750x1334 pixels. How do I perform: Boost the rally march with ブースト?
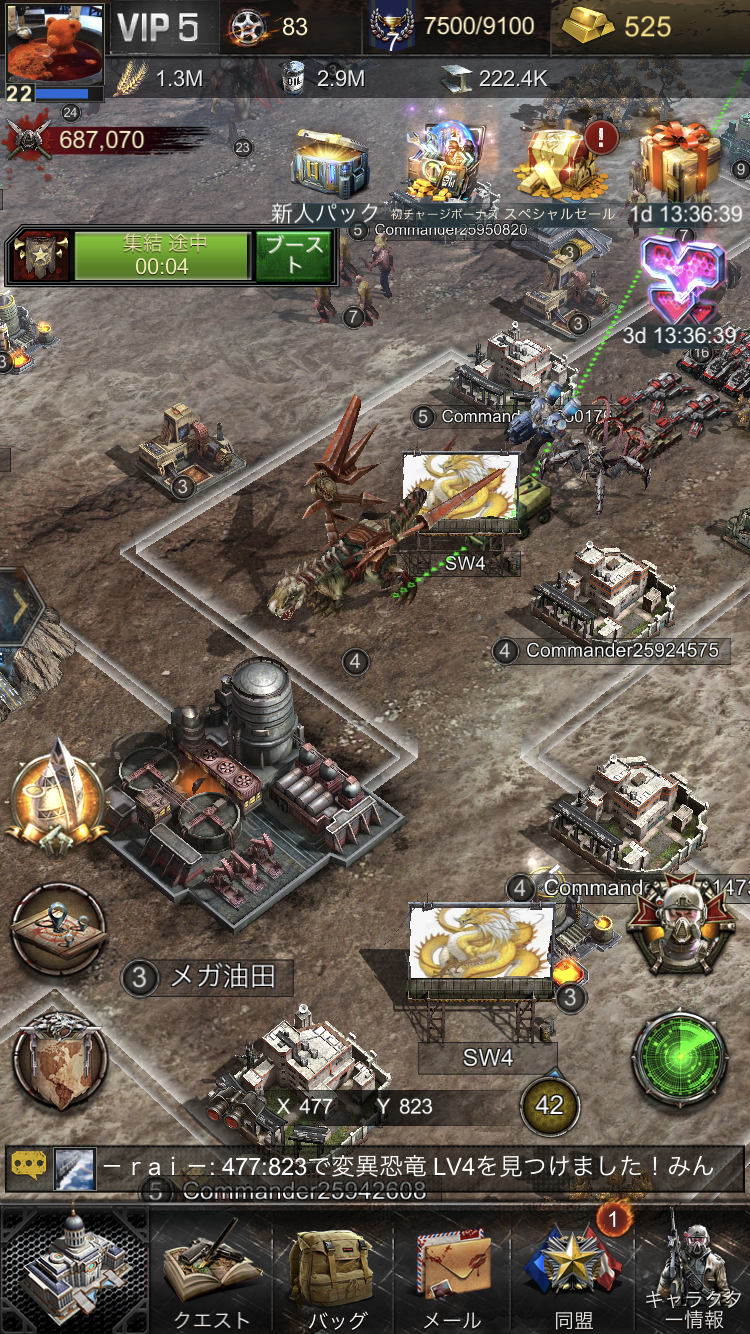tap(293, 256)
